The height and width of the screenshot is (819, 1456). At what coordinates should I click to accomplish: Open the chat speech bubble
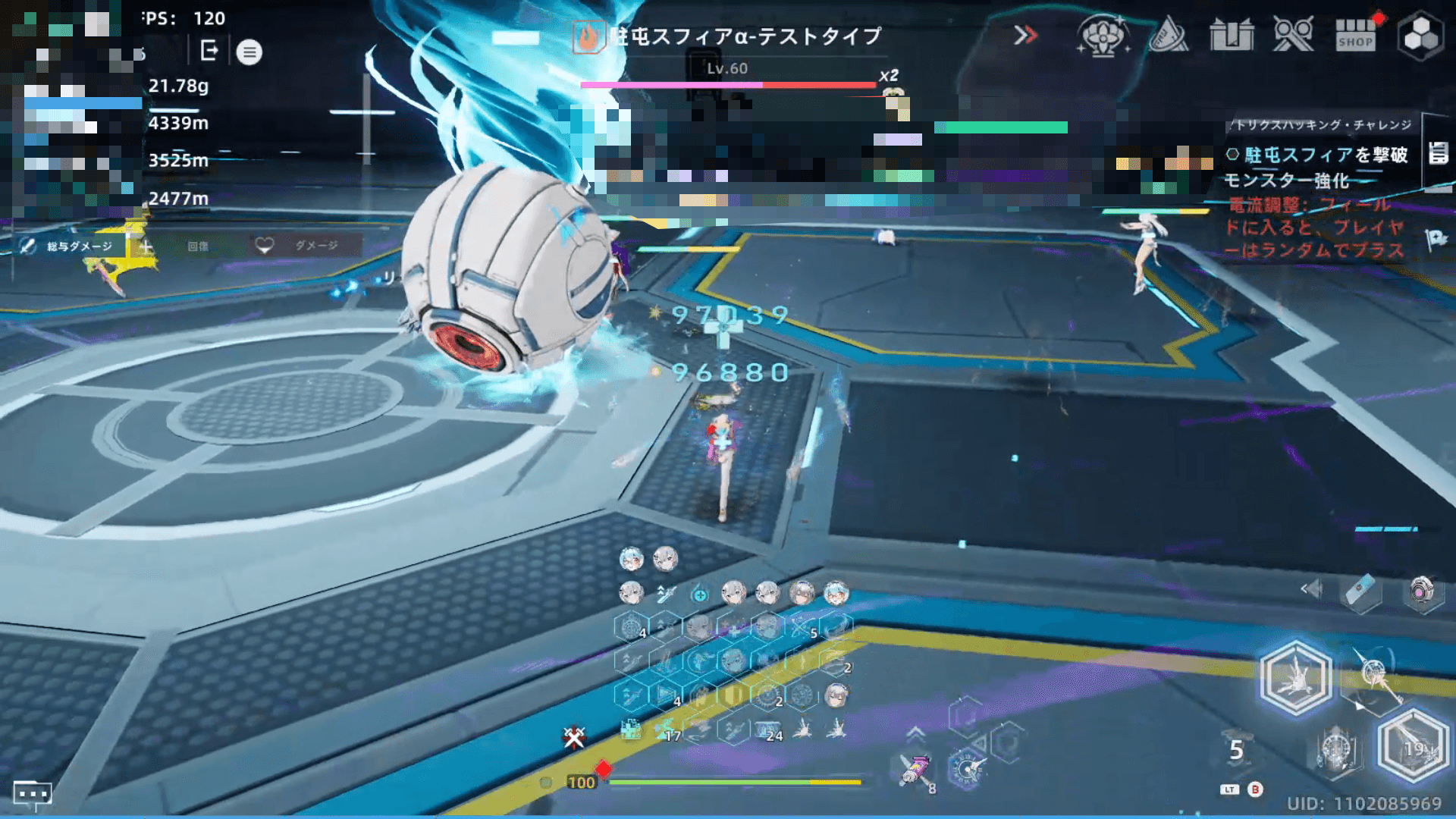32,794
